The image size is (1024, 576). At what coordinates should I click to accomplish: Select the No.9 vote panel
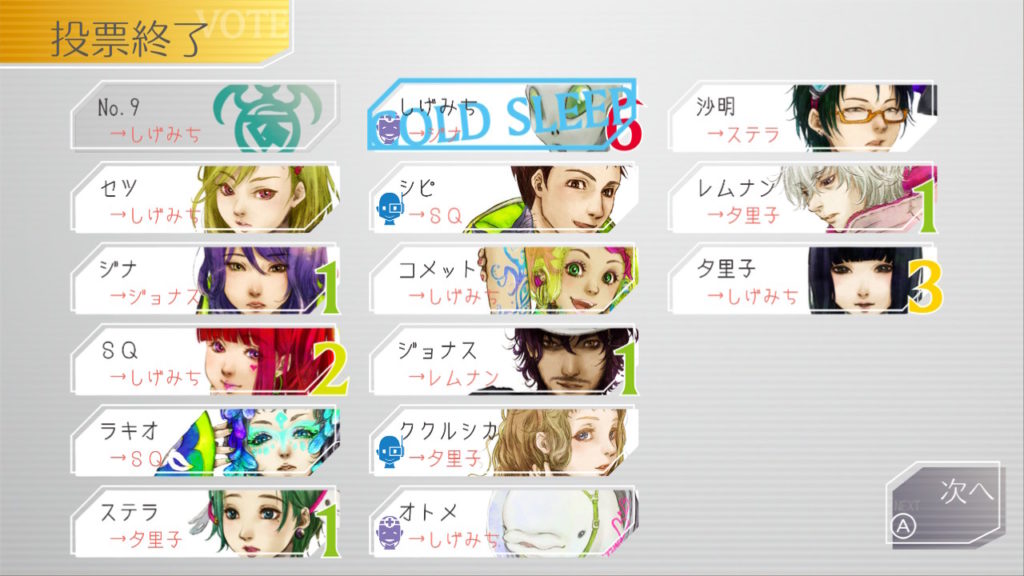pyautogui.click(x=205, y=116)
